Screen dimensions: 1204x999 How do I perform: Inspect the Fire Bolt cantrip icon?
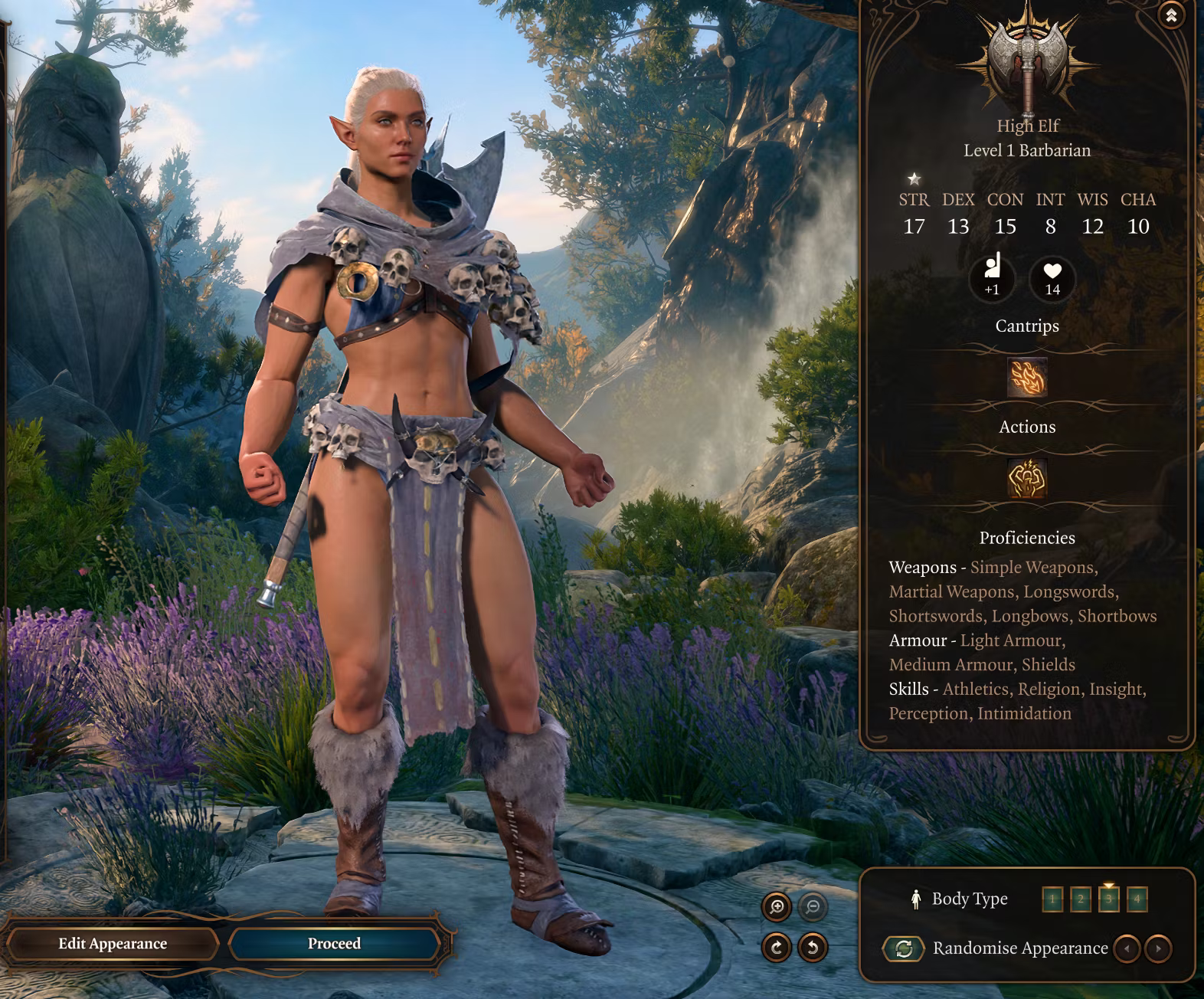pyautogui.click(x=1027, y=378)
